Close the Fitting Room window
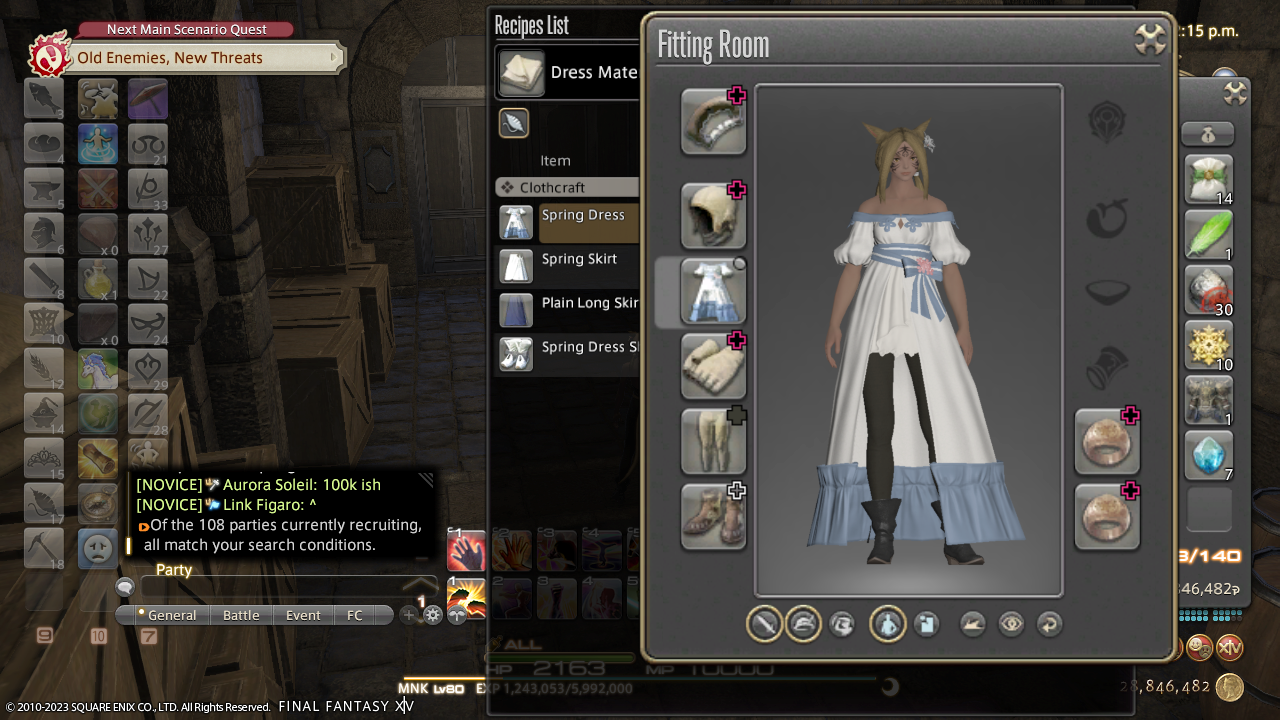The image size is (1280, 720). pyautogui.click(x=1151, y=40)
